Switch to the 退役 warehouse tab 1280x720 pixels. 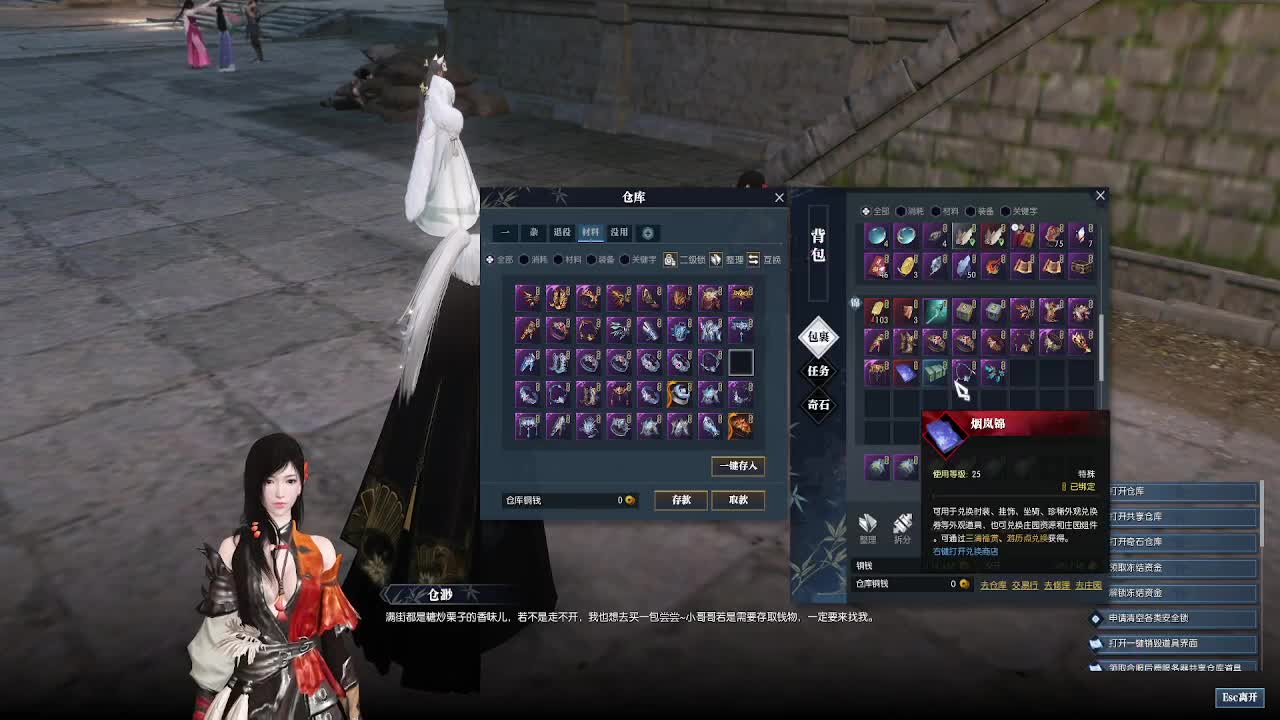pyautogui.click(x=562, y=232)
